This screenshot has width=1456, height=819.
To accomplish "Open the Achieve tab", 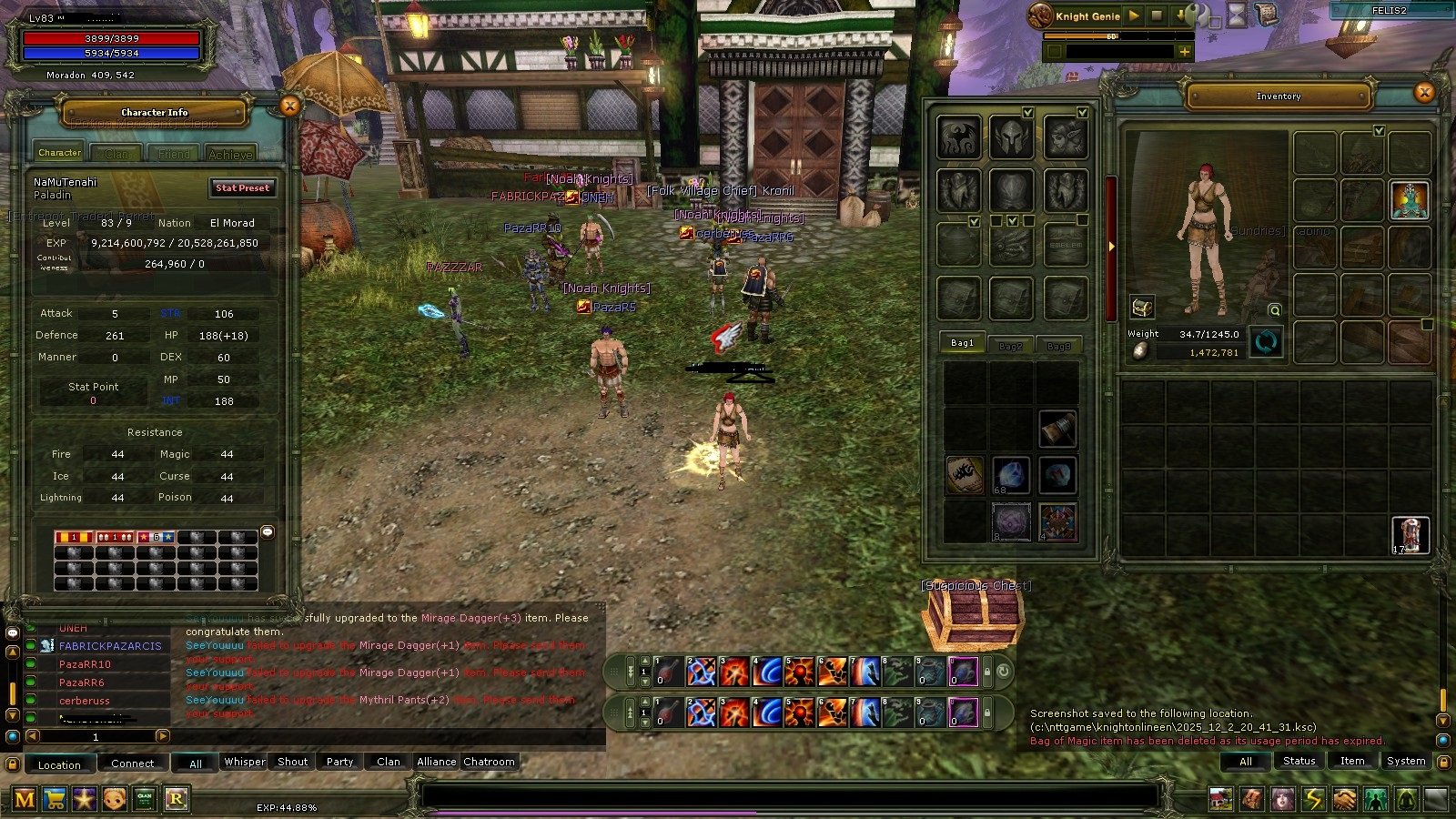I will [x=230, y=154].
